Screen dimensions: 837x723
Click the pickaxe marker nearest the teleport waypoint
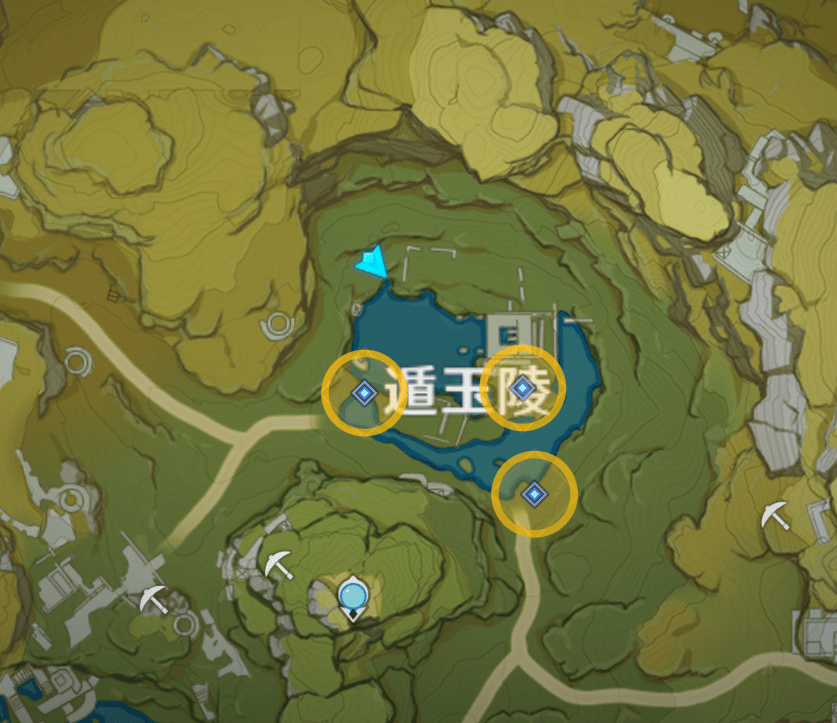coord(278,565)
